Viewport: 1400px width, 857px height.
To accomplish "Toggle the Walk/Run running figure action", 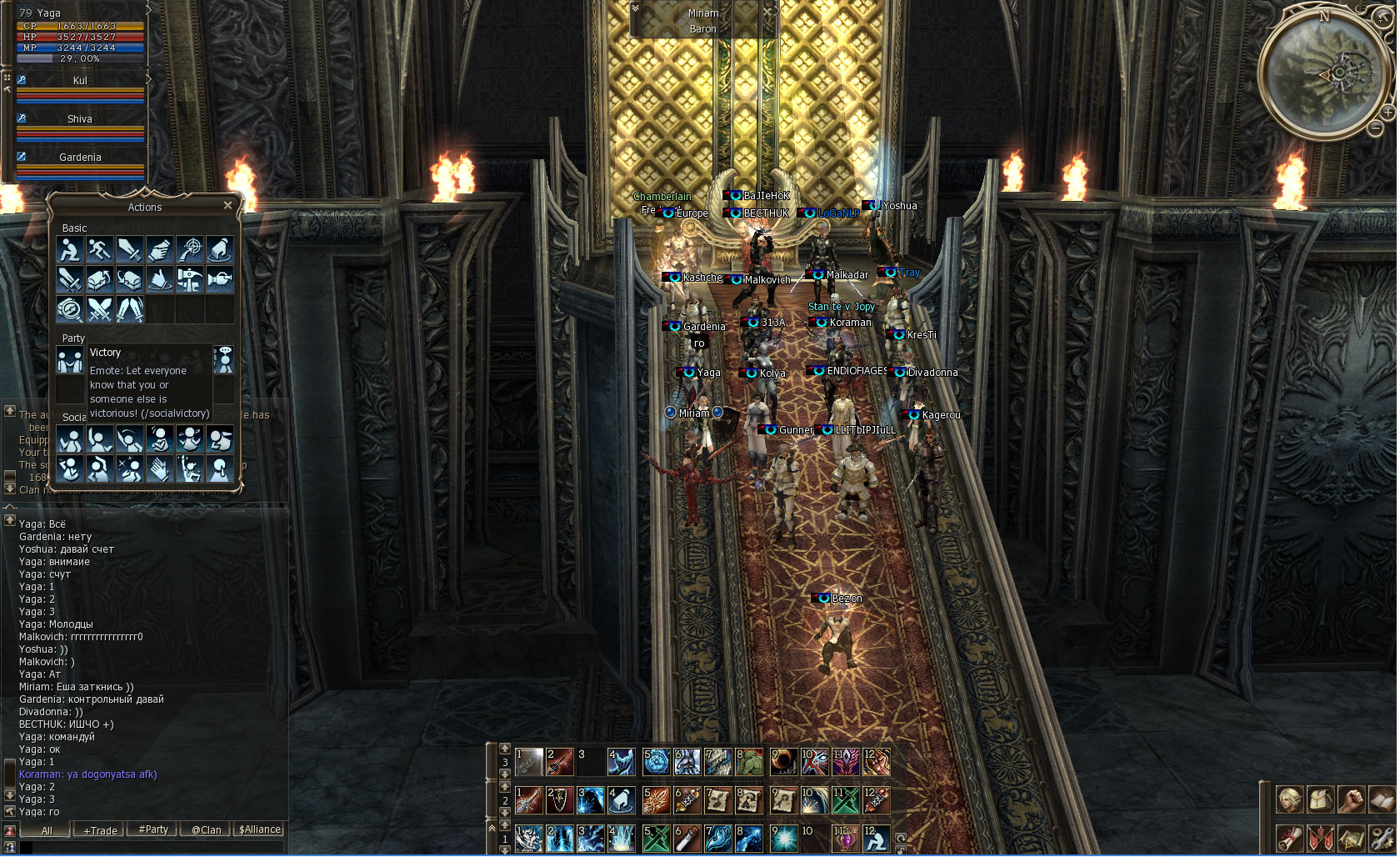I will [100, 249].
